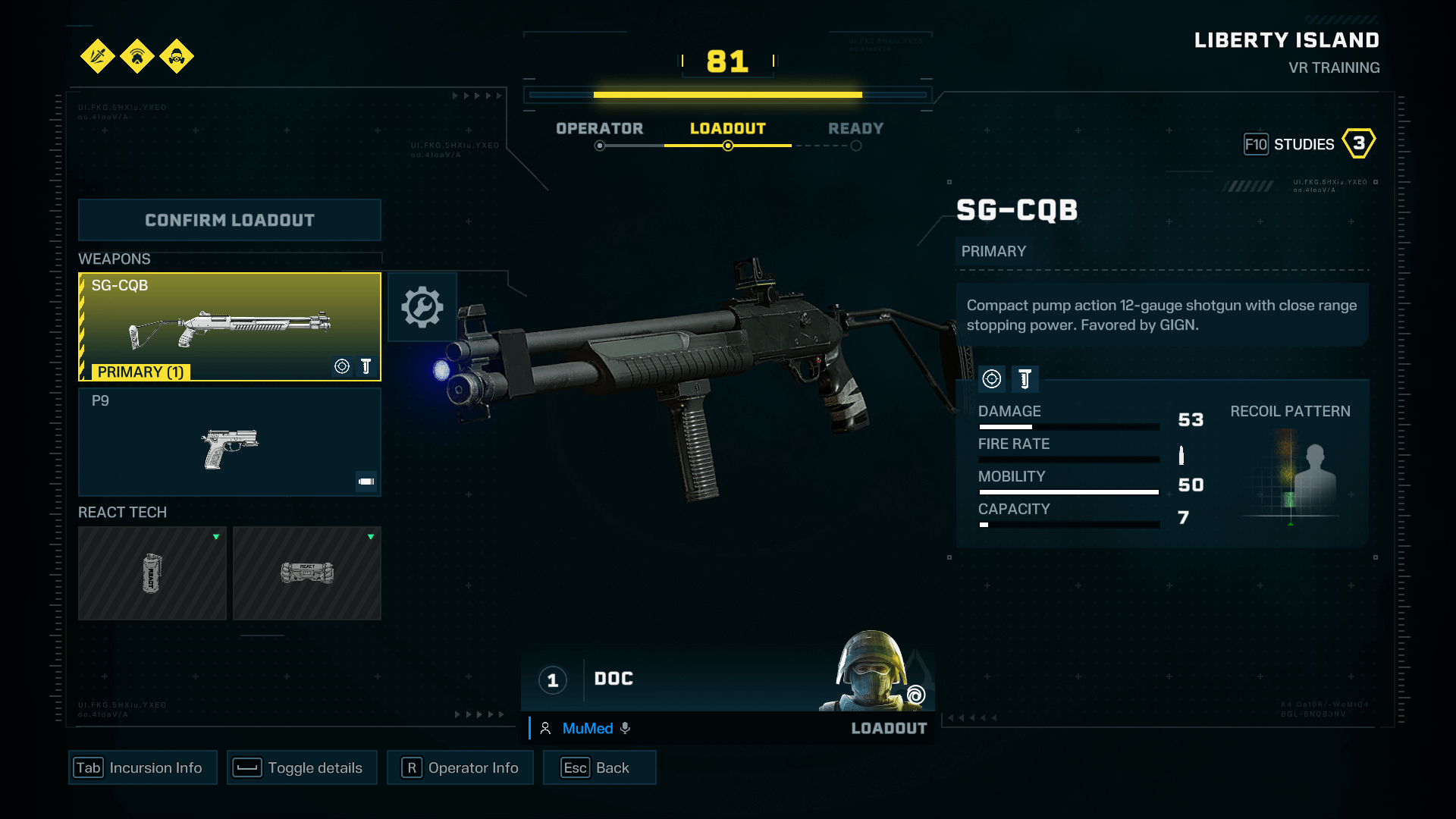Viewport: 1456px width, 819px height.
Task: Click the gas mask hazard icon top-left
Action: 177,57
